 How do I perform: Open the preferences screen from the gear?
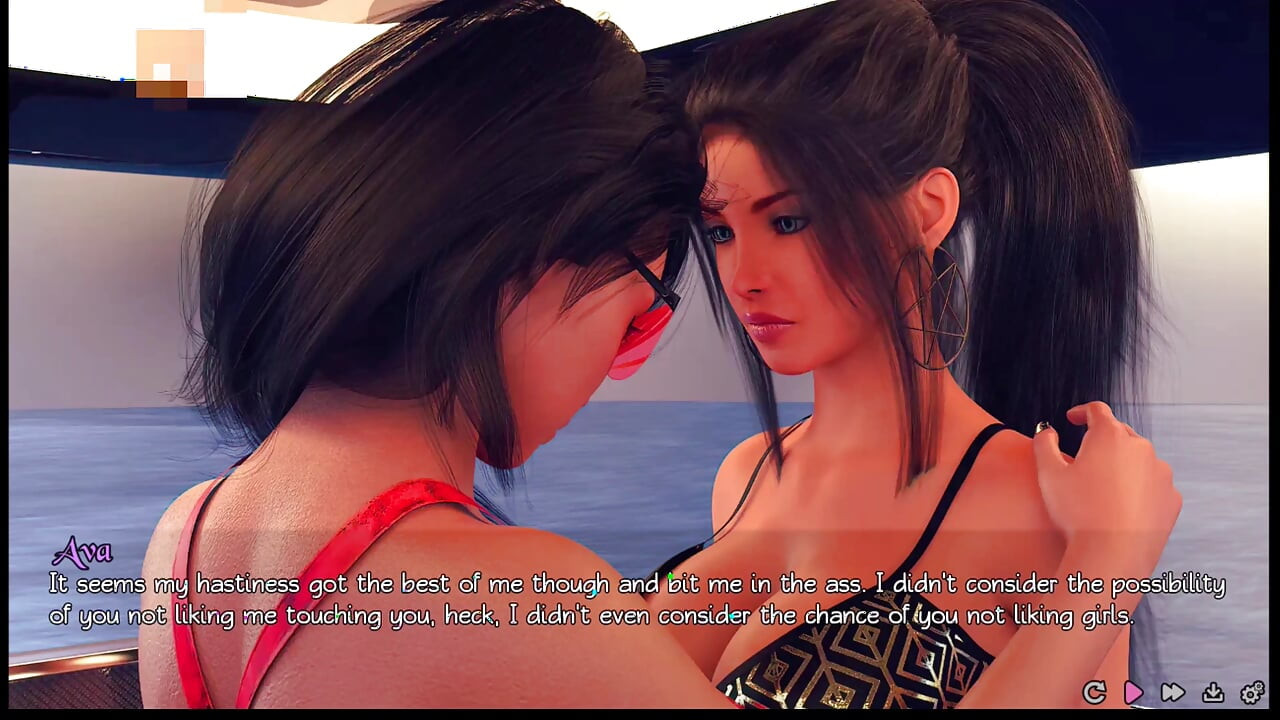pos(1250,691)
